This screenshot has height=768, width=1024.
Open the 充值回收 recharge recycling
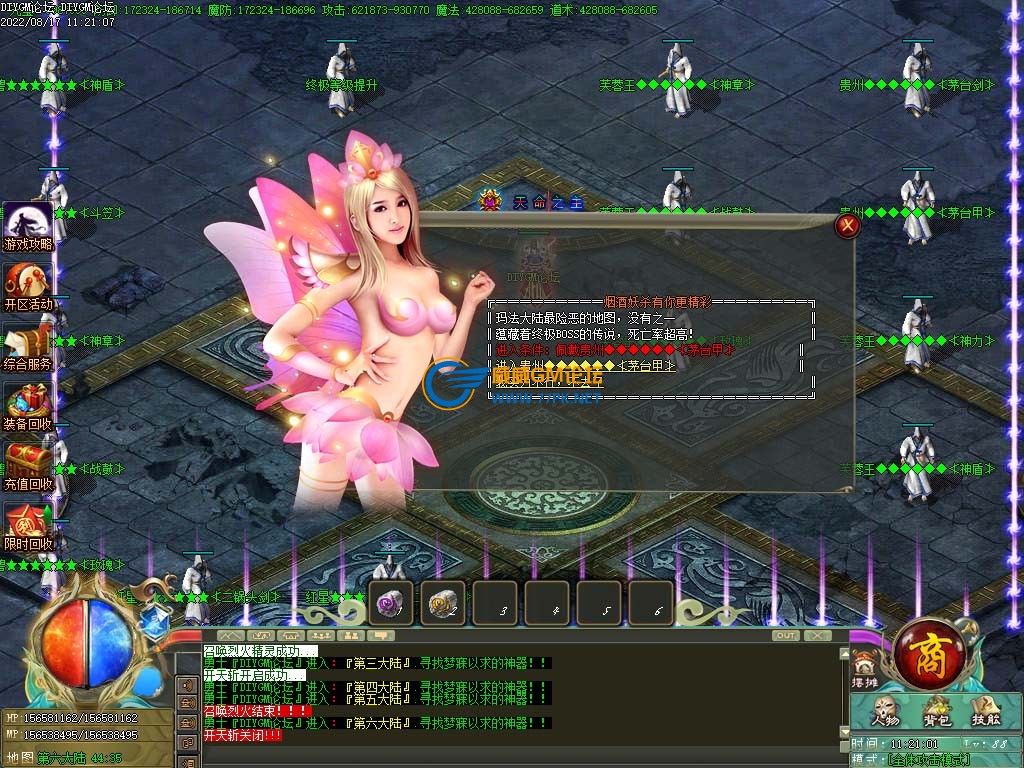[28, 466]
